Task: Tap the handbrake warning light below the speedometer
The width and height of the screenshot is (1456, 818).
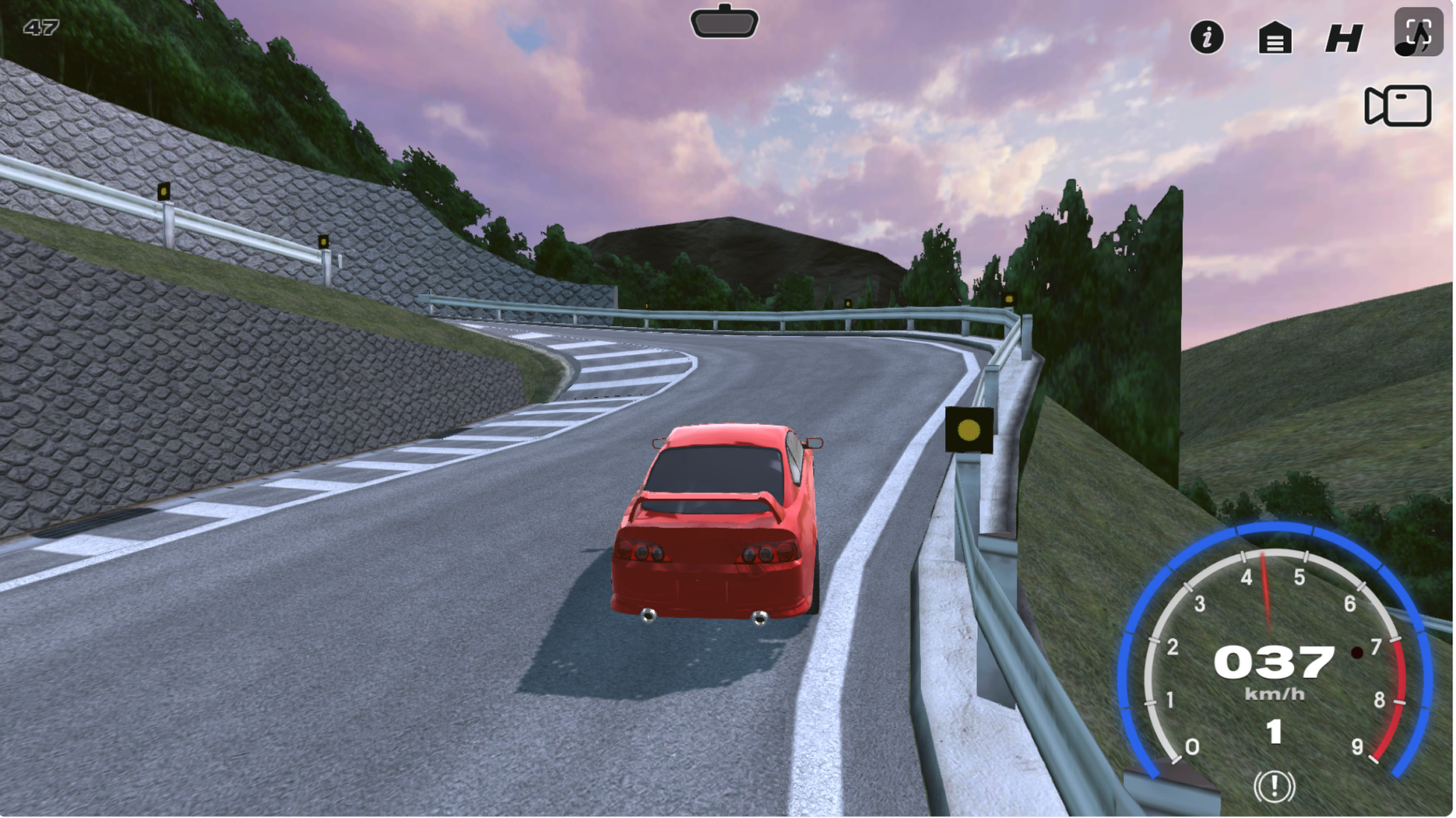Action: tap(1274, 785)
